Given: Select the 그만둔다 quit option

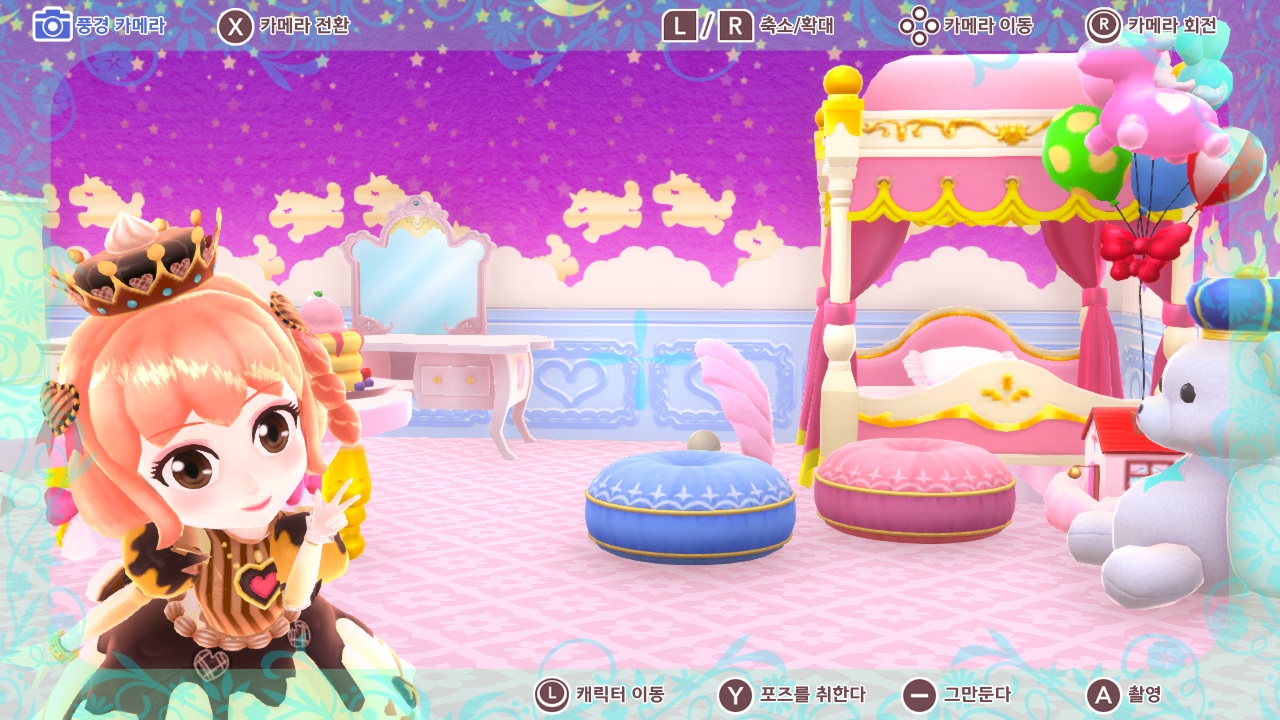Looking at the screenshot, I should click(x=978, y=692).
